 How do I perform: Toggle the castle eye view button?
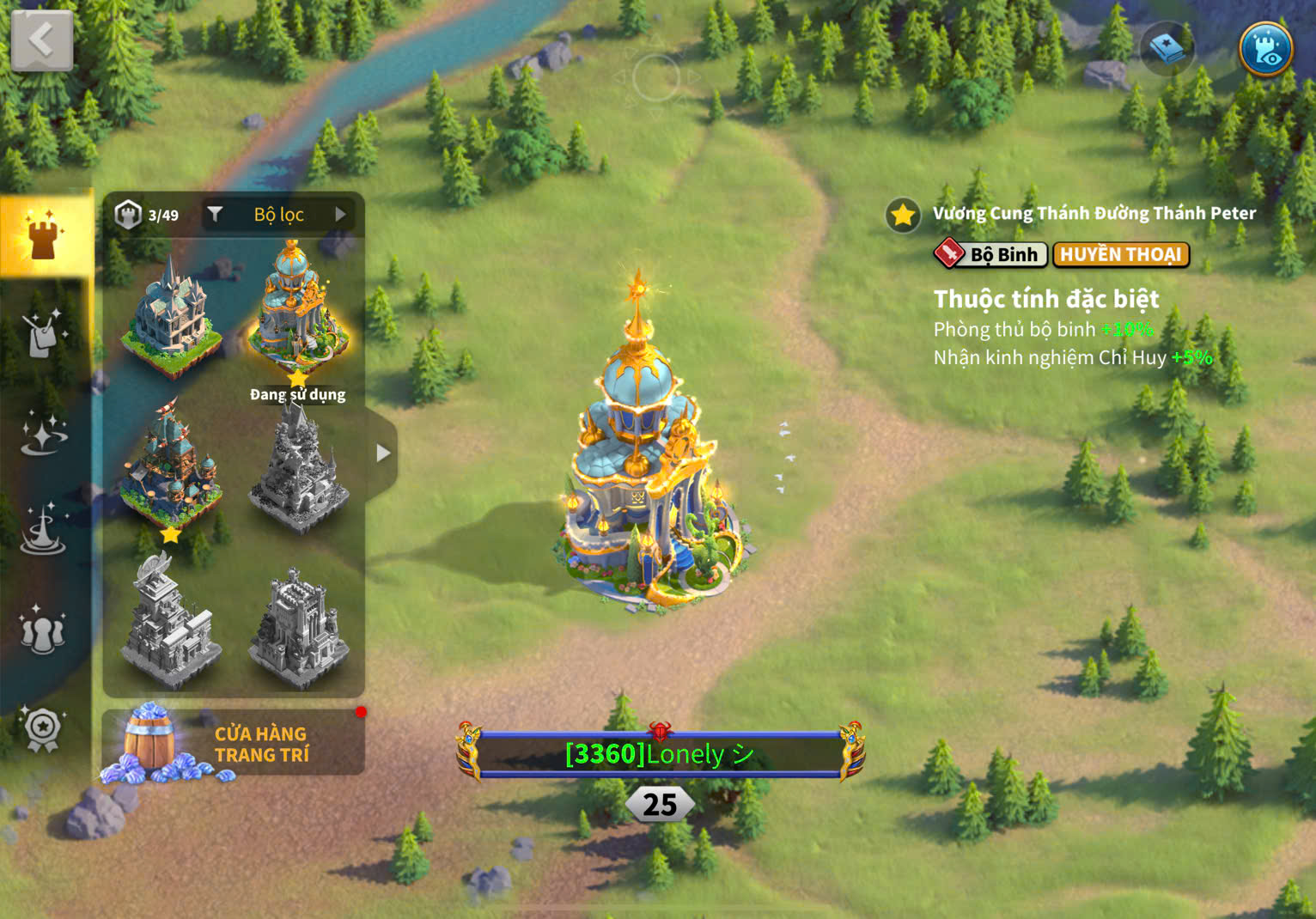click(1266, 49)
